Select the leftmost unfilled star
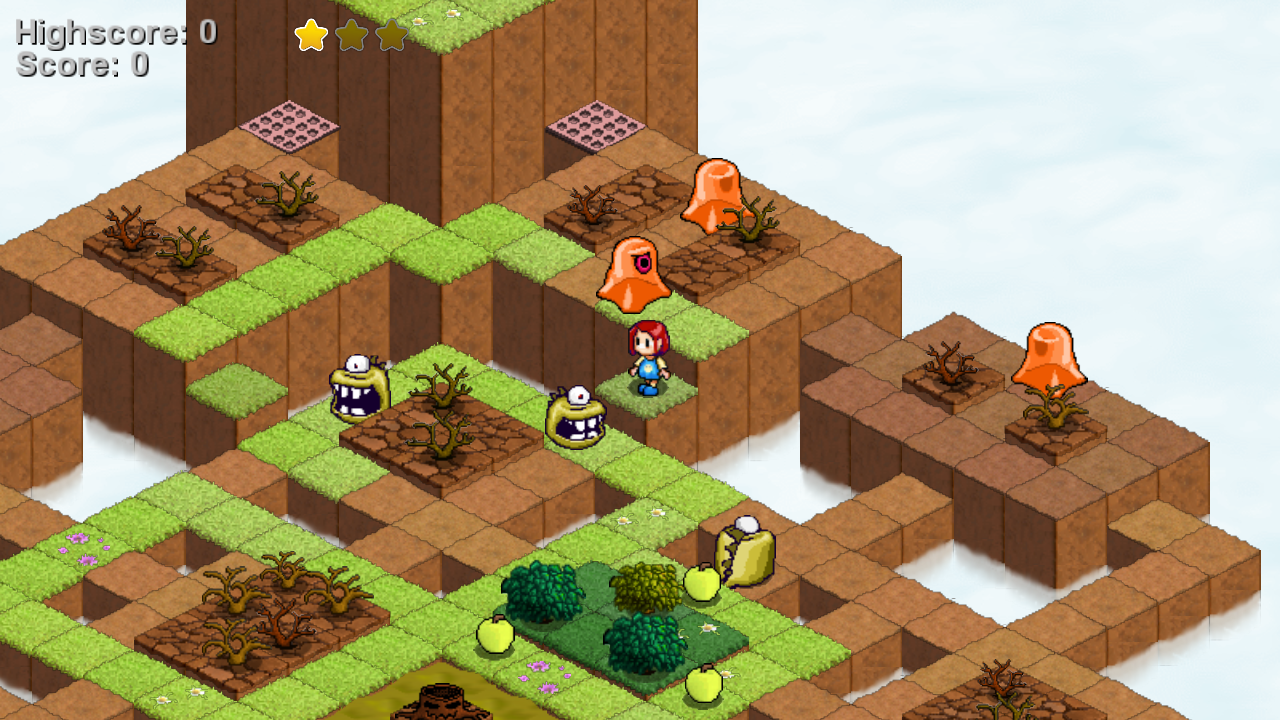1280x720 pixels. [x=350, y=33]
